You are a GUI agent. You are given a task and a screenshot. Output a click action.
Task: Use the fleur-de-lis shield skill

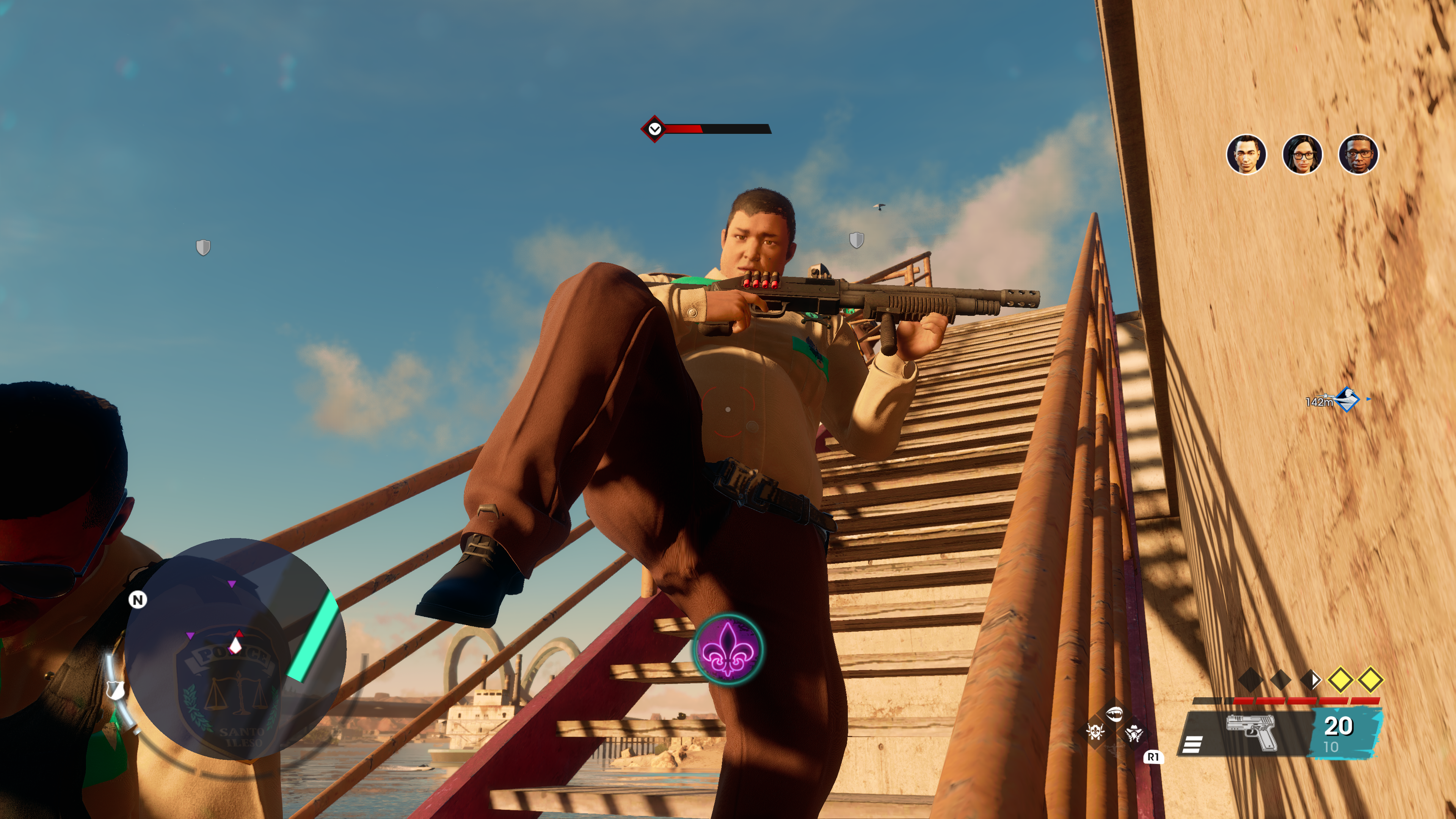[x=1095, y=733]
